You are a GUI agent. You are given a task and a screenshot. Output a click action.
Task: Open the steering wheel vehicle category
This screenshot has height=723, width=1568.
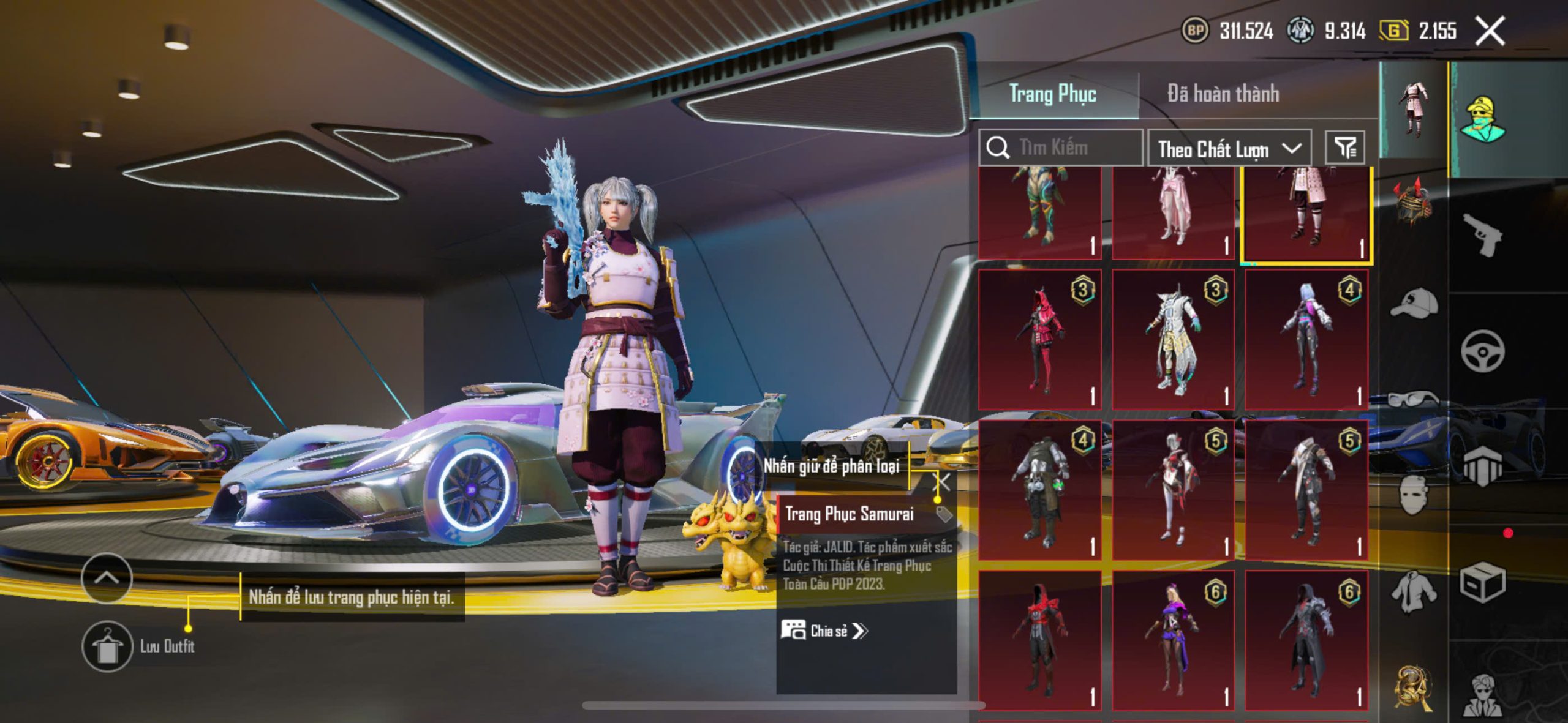point(1482,351)
